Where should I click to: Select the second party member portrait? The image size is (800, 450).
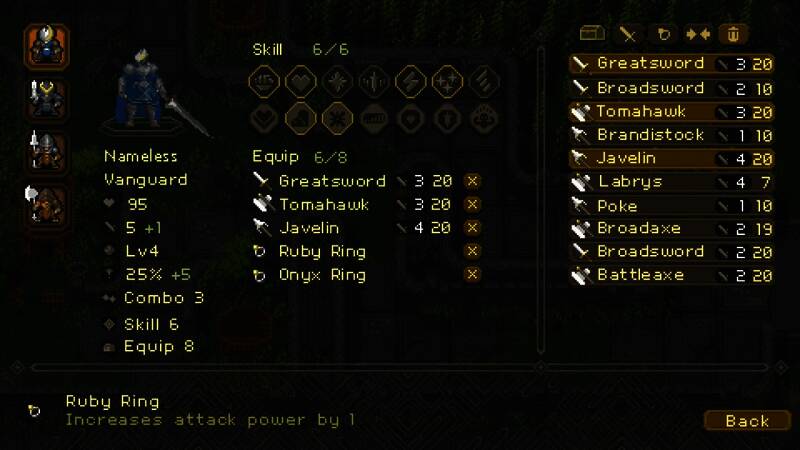coord(47,98)
